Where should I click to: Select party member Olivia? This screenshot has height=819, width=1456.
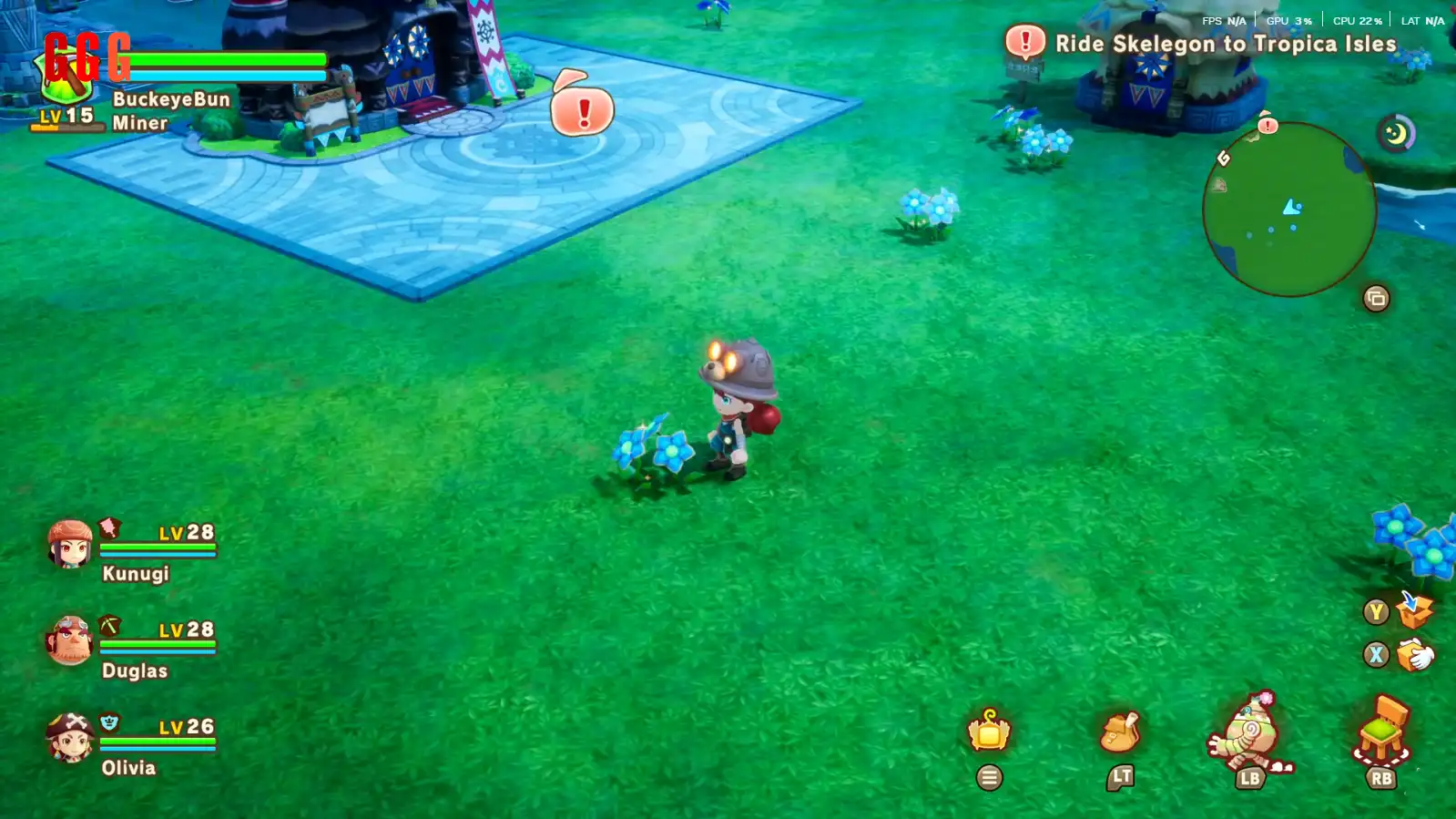pyautogui.click(x=71, y=738)
